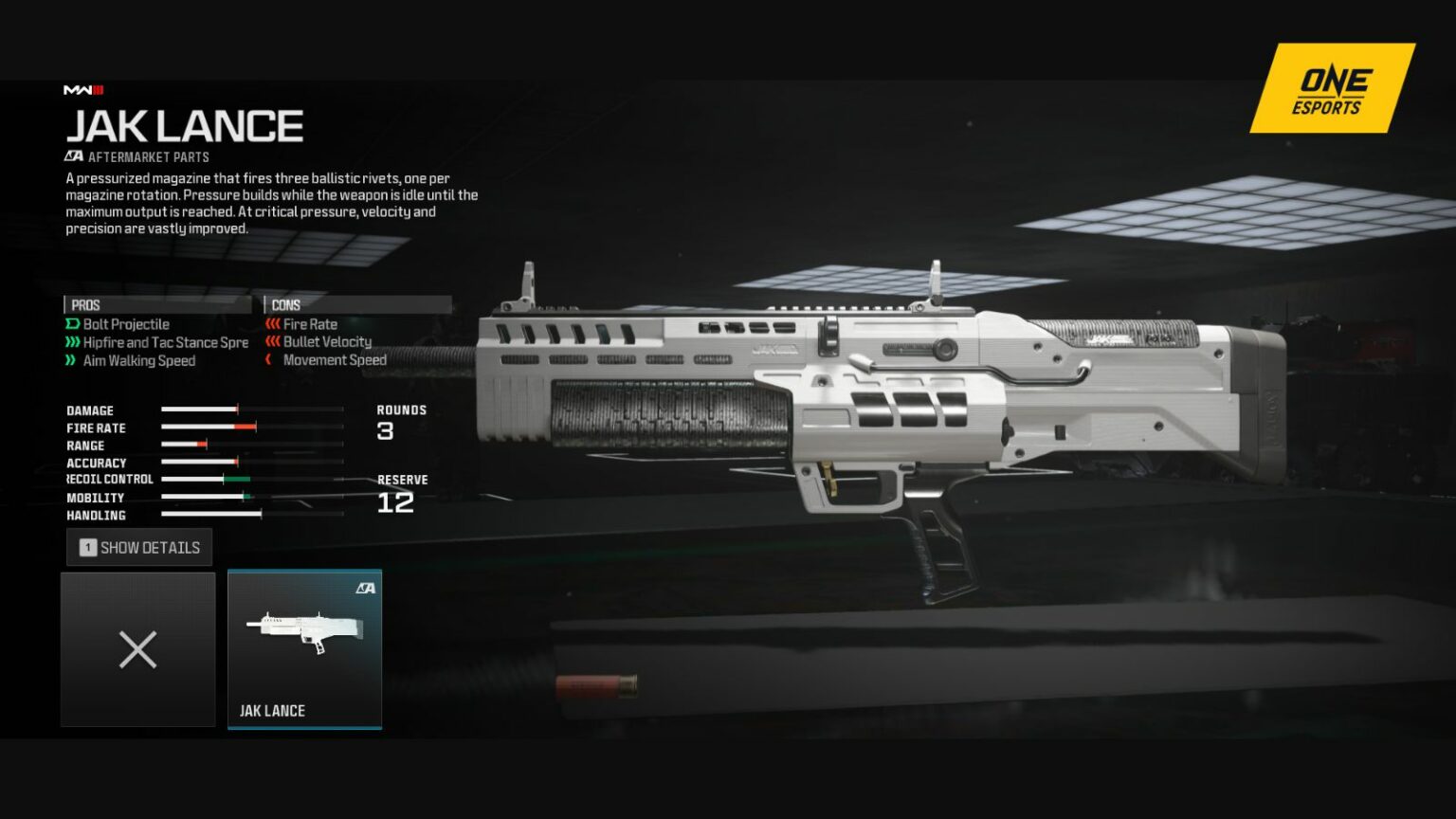
Task: Expand the PROS section header
Action: 85,304
